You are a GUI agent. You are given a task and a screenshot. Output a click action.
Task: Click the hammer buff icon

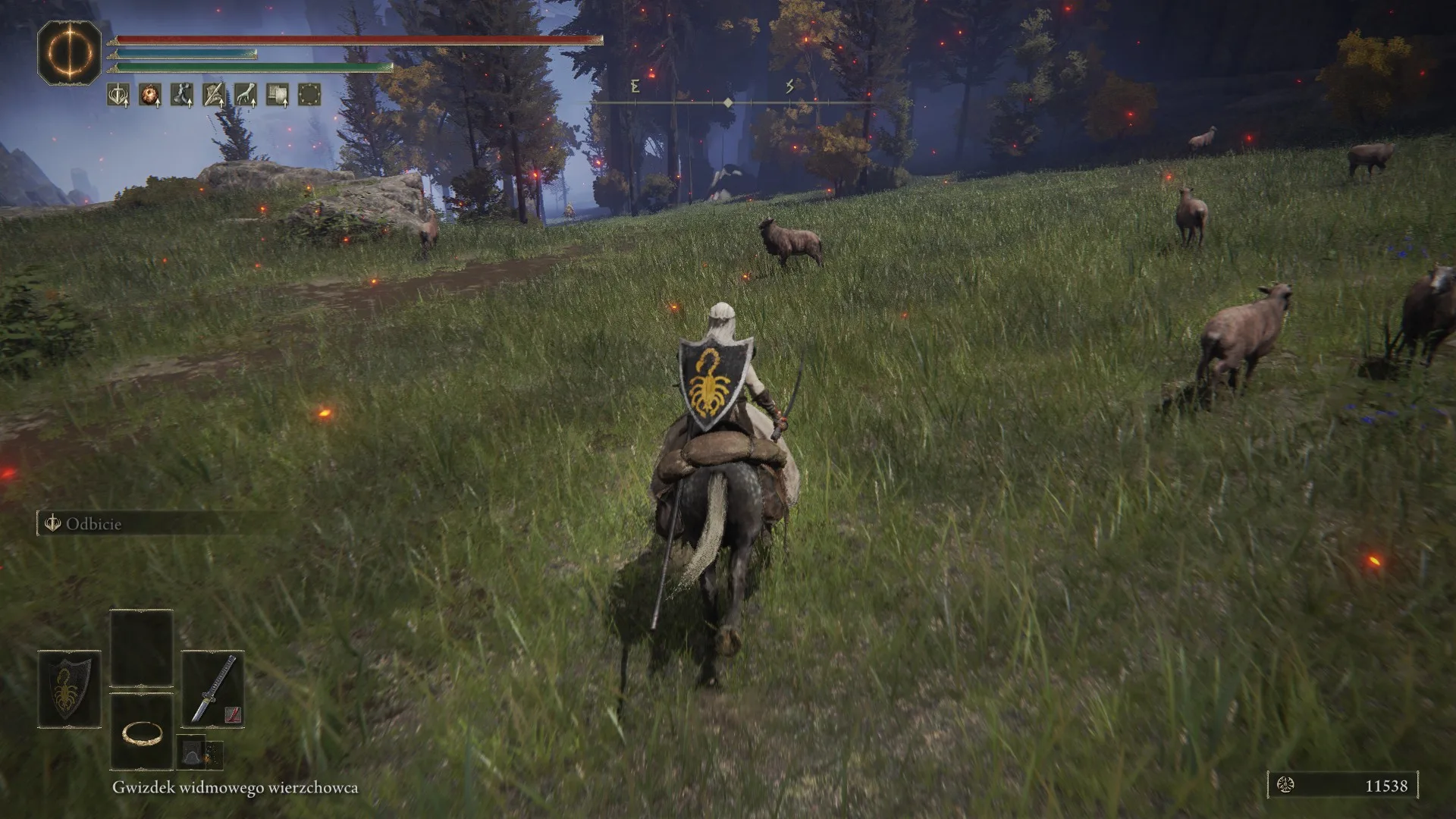pos(277,95)
